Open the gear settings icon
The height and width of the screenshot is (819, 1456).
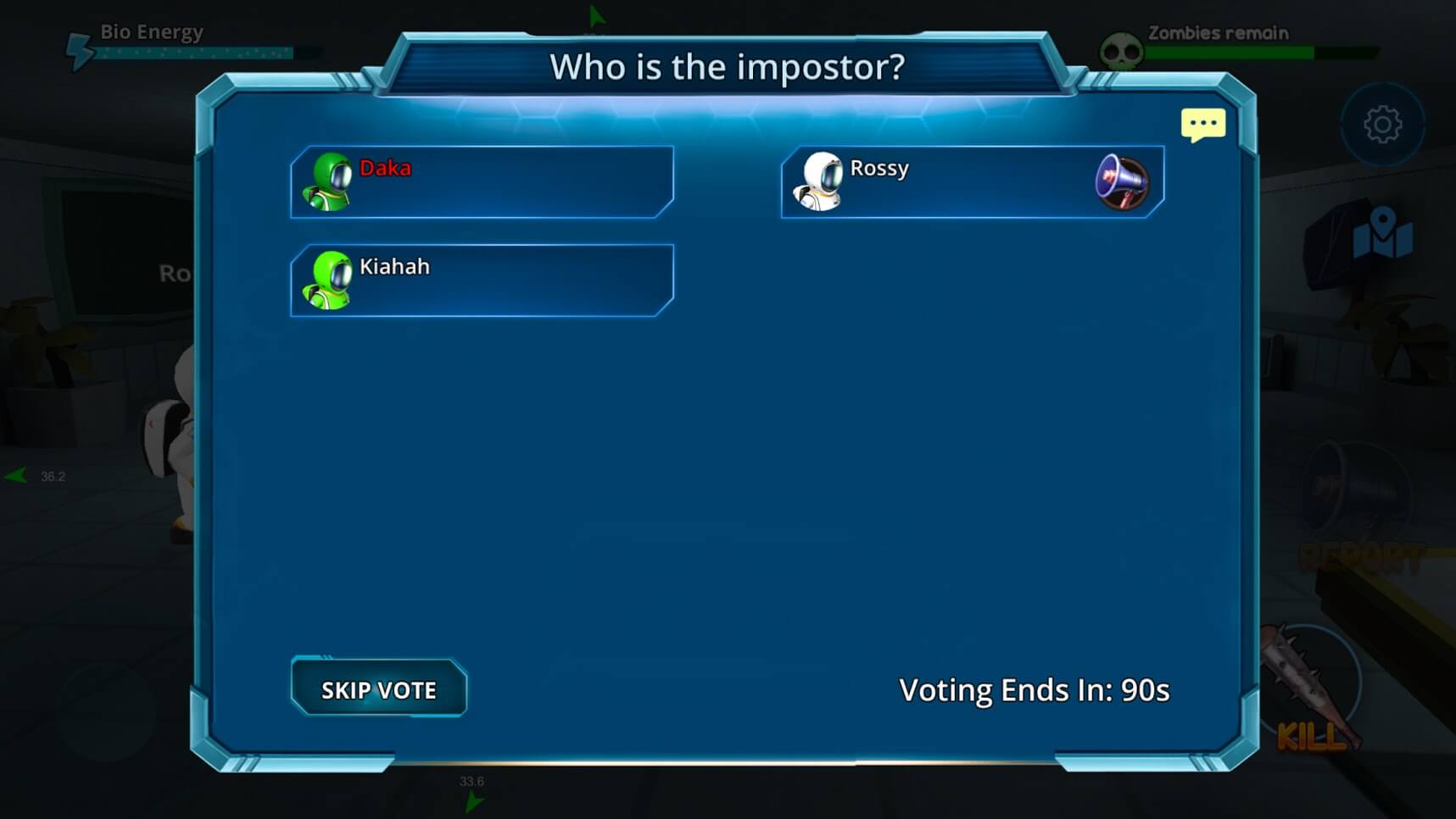[x=1382, y=125]
